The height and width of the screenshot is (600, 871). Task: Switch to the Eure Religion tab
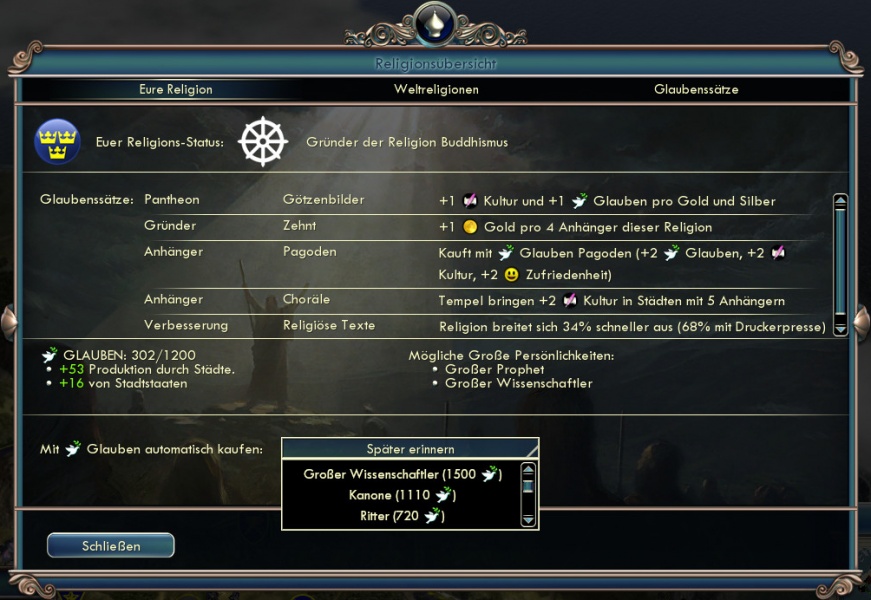(176, 89)
